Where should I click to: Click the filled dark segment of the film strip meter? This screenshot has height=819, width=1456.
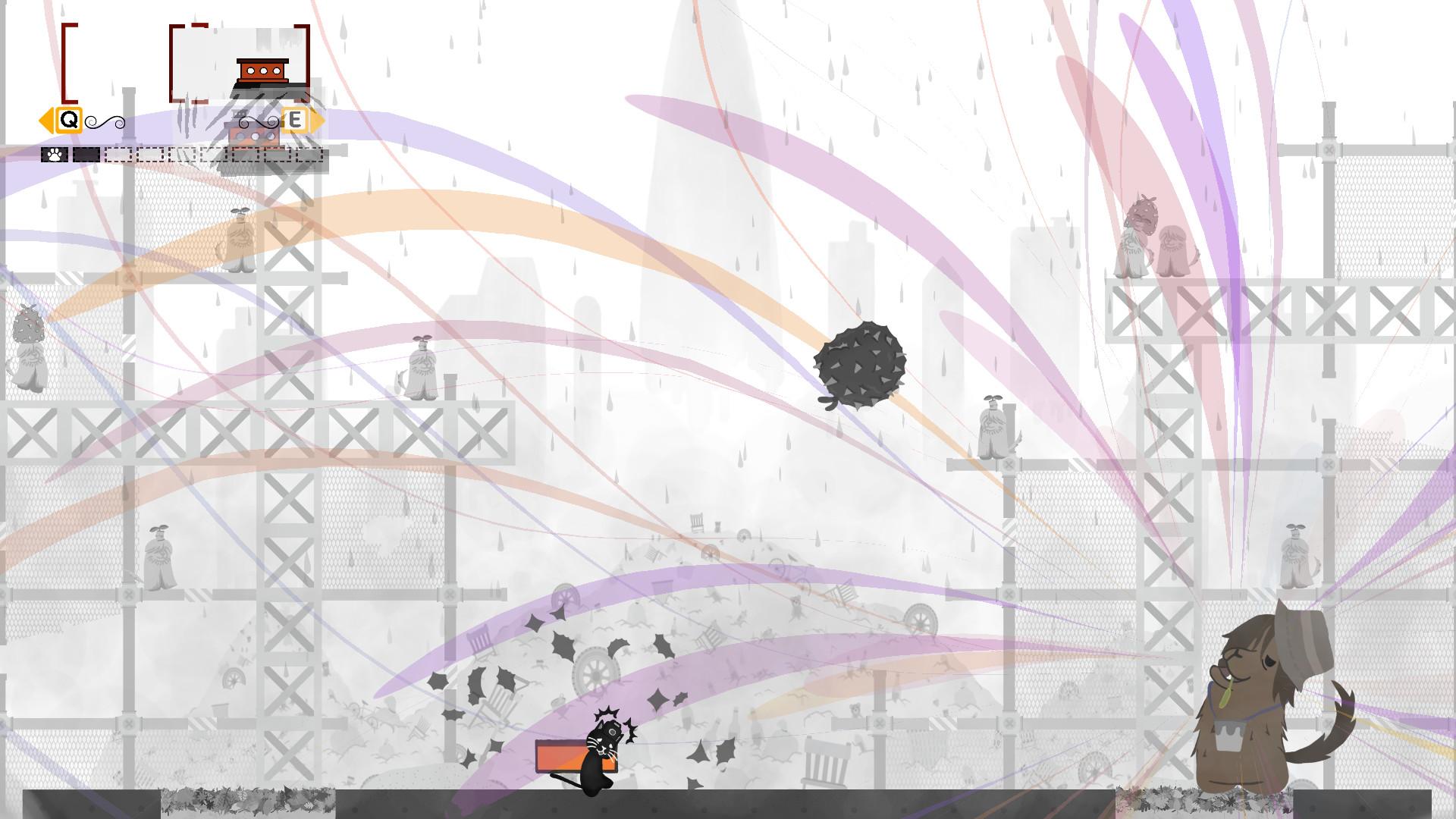click(x=86, y=155)
